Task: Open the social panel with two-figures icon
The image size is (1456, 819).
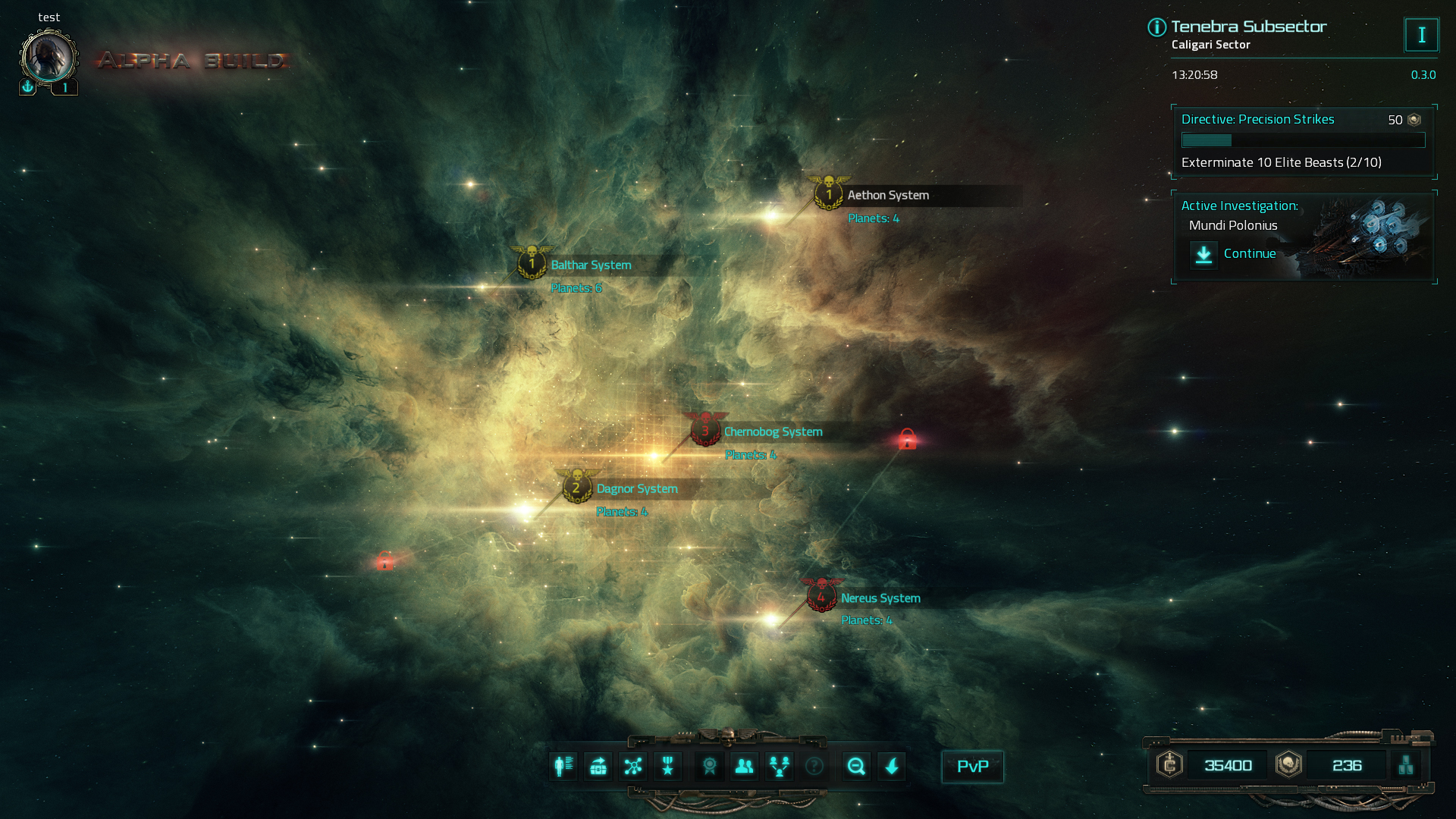Action: [744, 767]
